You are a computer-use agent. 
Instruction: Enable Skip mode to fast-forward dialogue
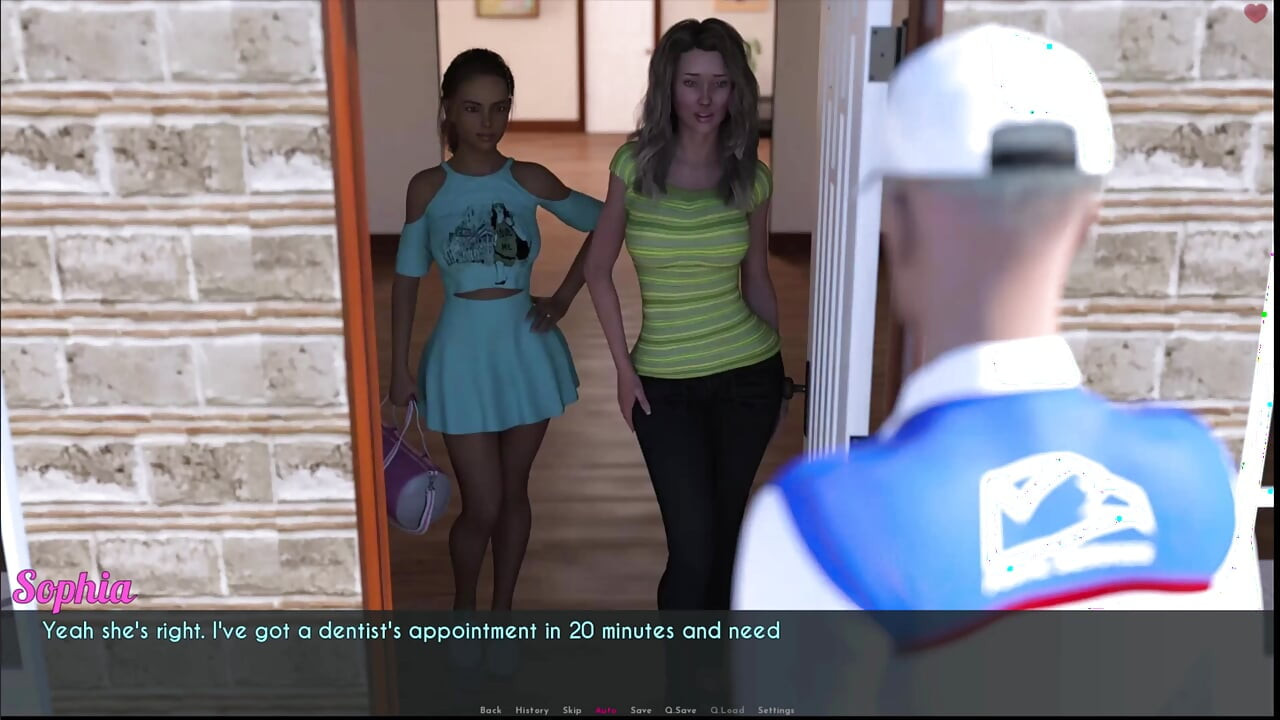click(572, 709)
